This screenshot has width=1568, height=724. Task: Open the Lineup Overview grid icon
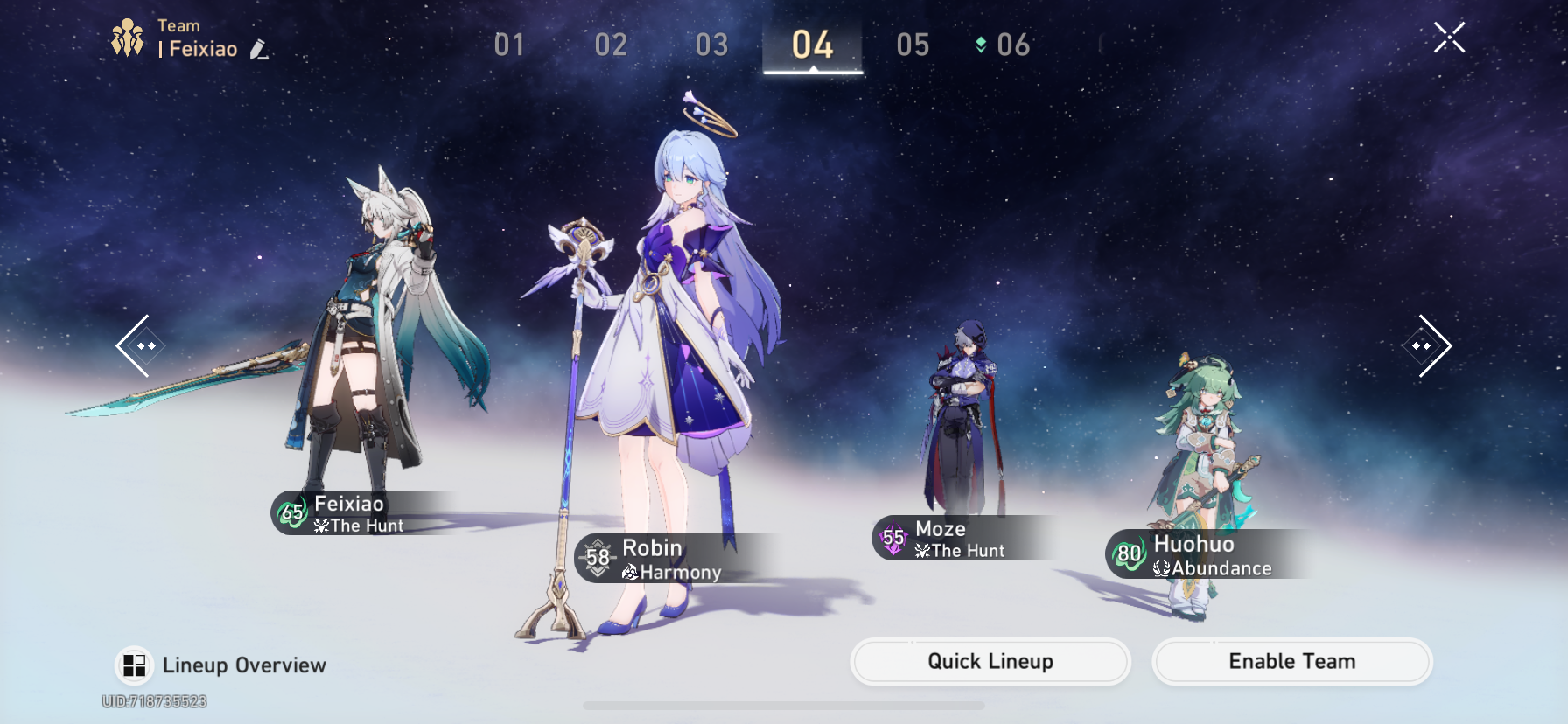pyautogui.click(x=133, y=664)
